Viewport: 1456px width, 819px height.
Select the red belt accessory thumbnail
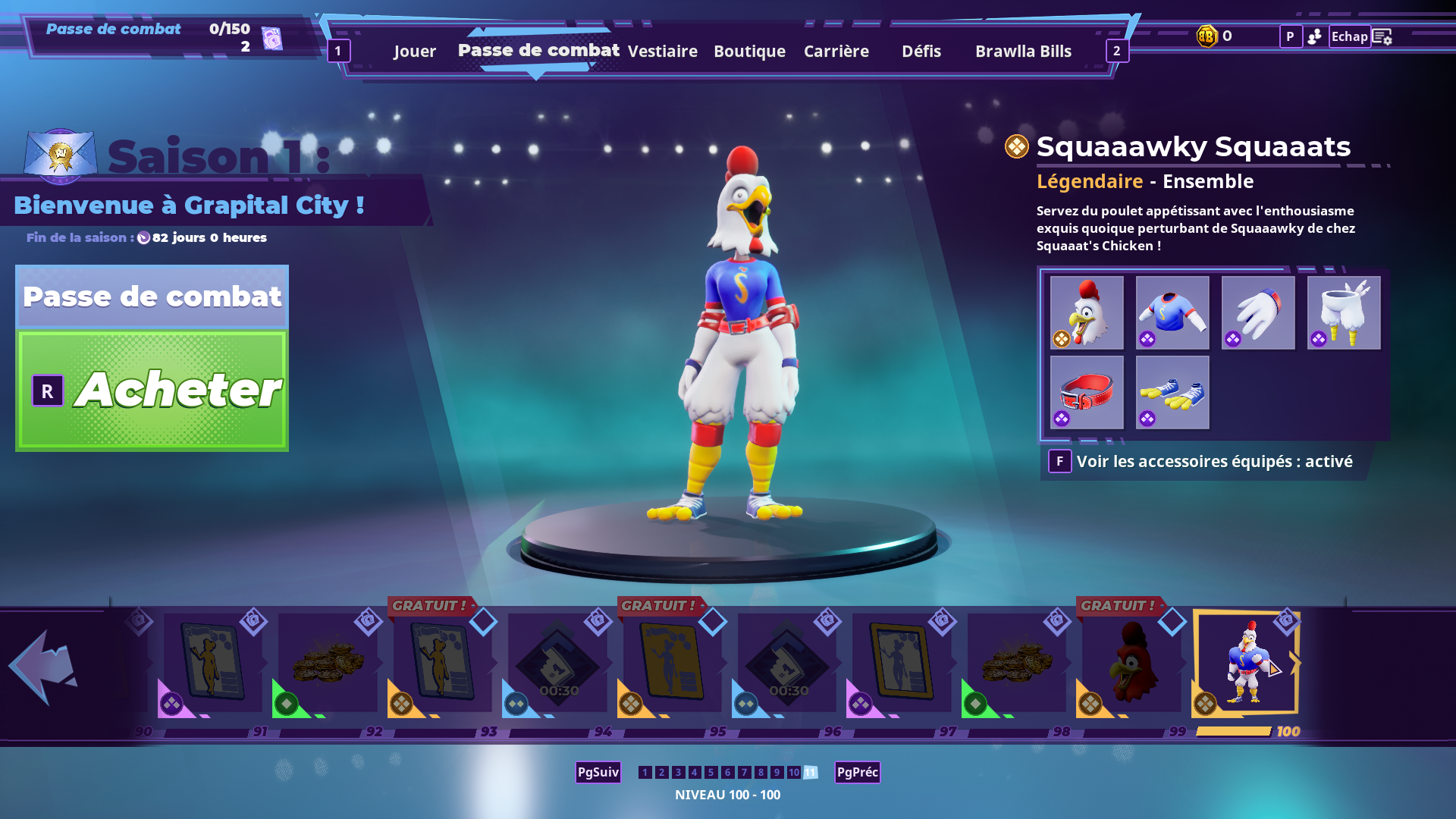click(x=1086, y=392)
